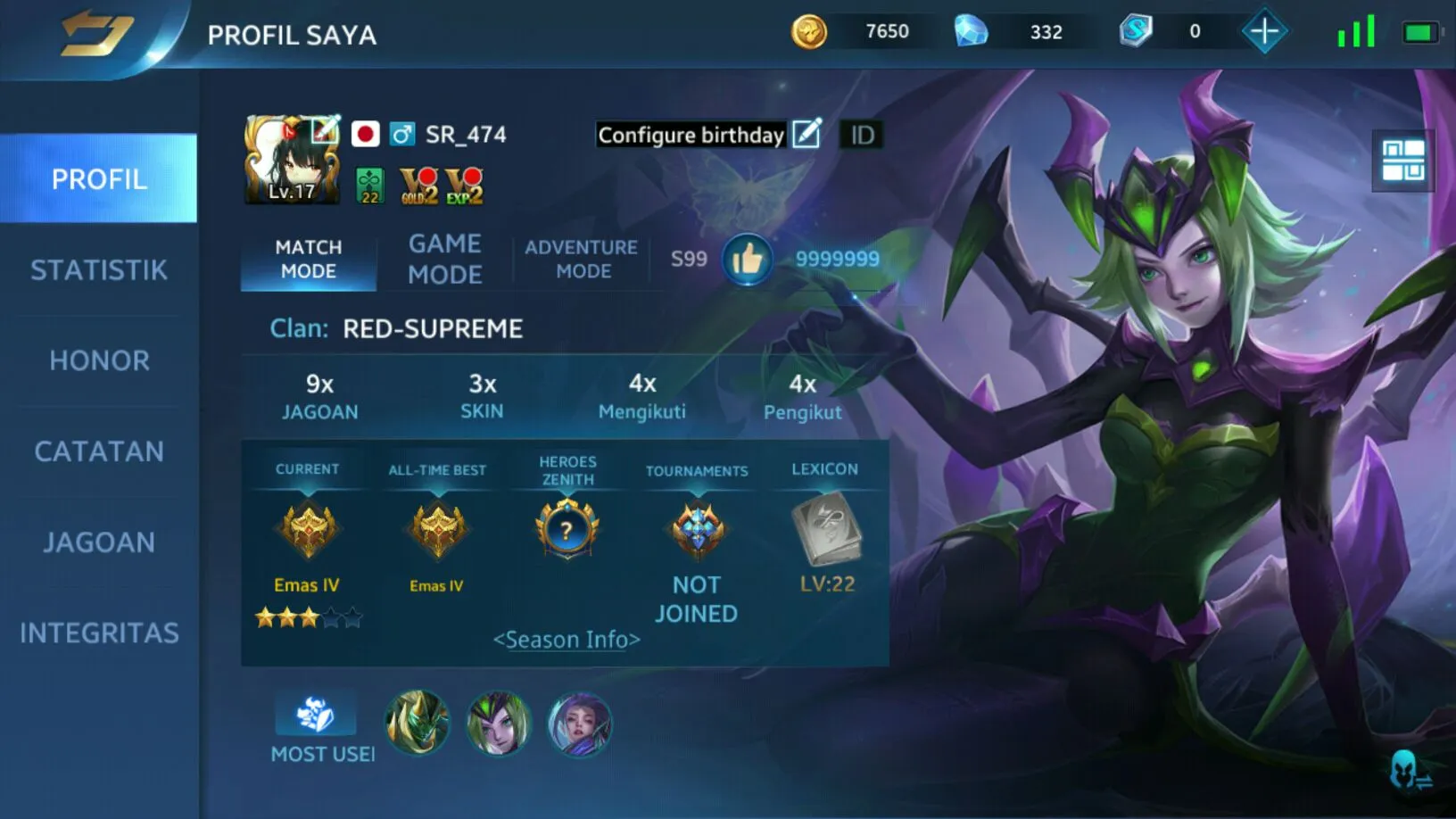Open the JAGOAN sidebar tab
Screen dimensions: 1456x819
click(99, 542)
